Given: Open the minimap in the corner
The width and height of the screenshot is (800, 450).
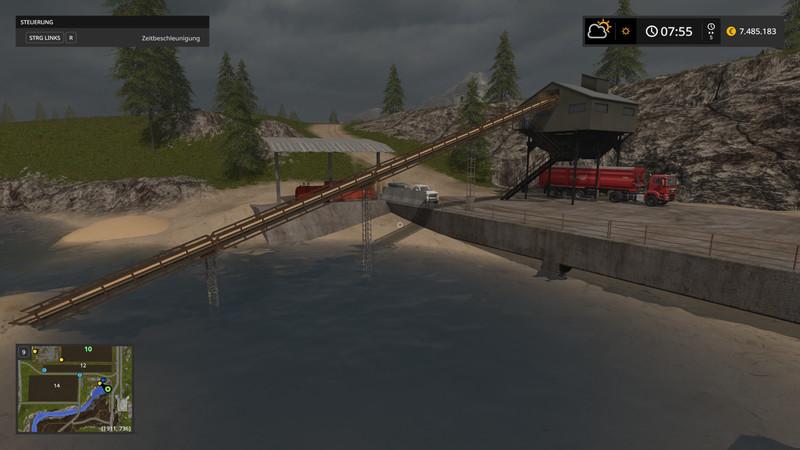Looking at the screenshot, I should [75, 389].
